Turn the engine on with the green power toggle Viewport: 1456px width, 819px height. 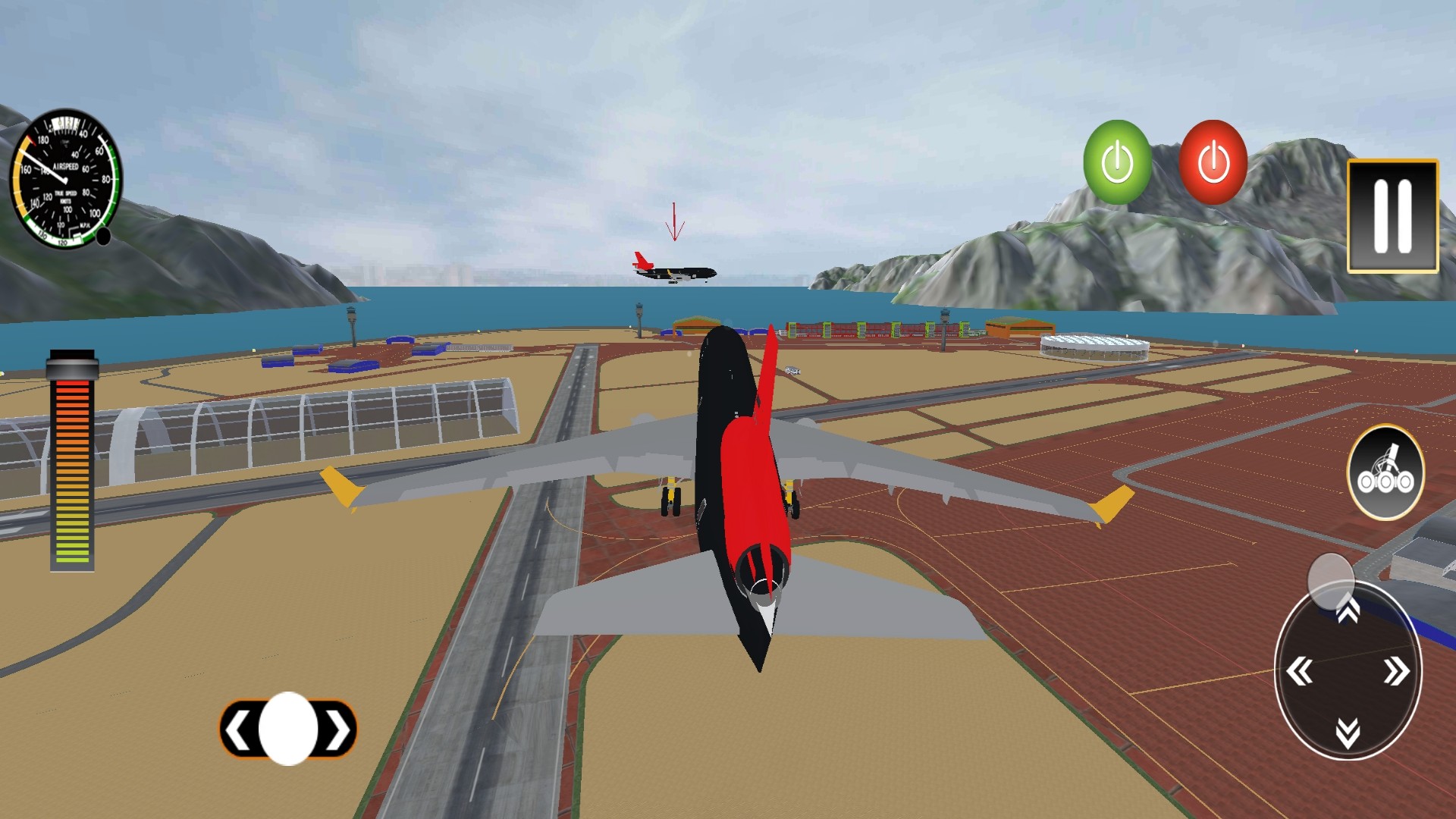coord(1116,160)
